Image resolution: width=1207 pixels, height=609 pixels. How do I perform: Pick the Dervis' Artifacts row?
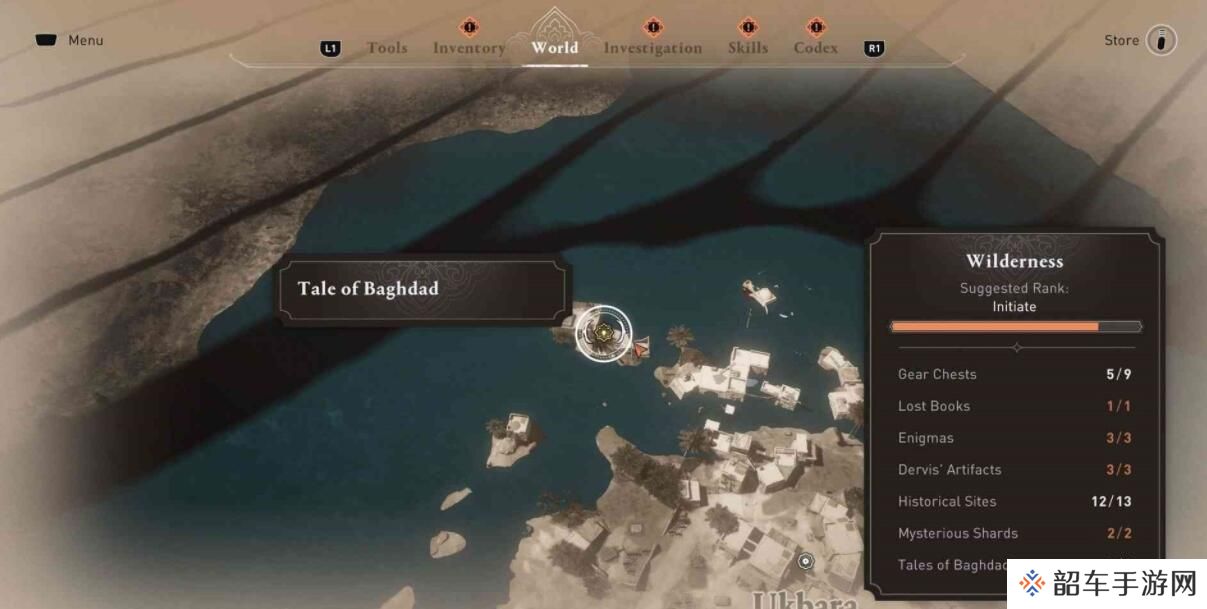pyautogui.click(x=1014, y=470)
